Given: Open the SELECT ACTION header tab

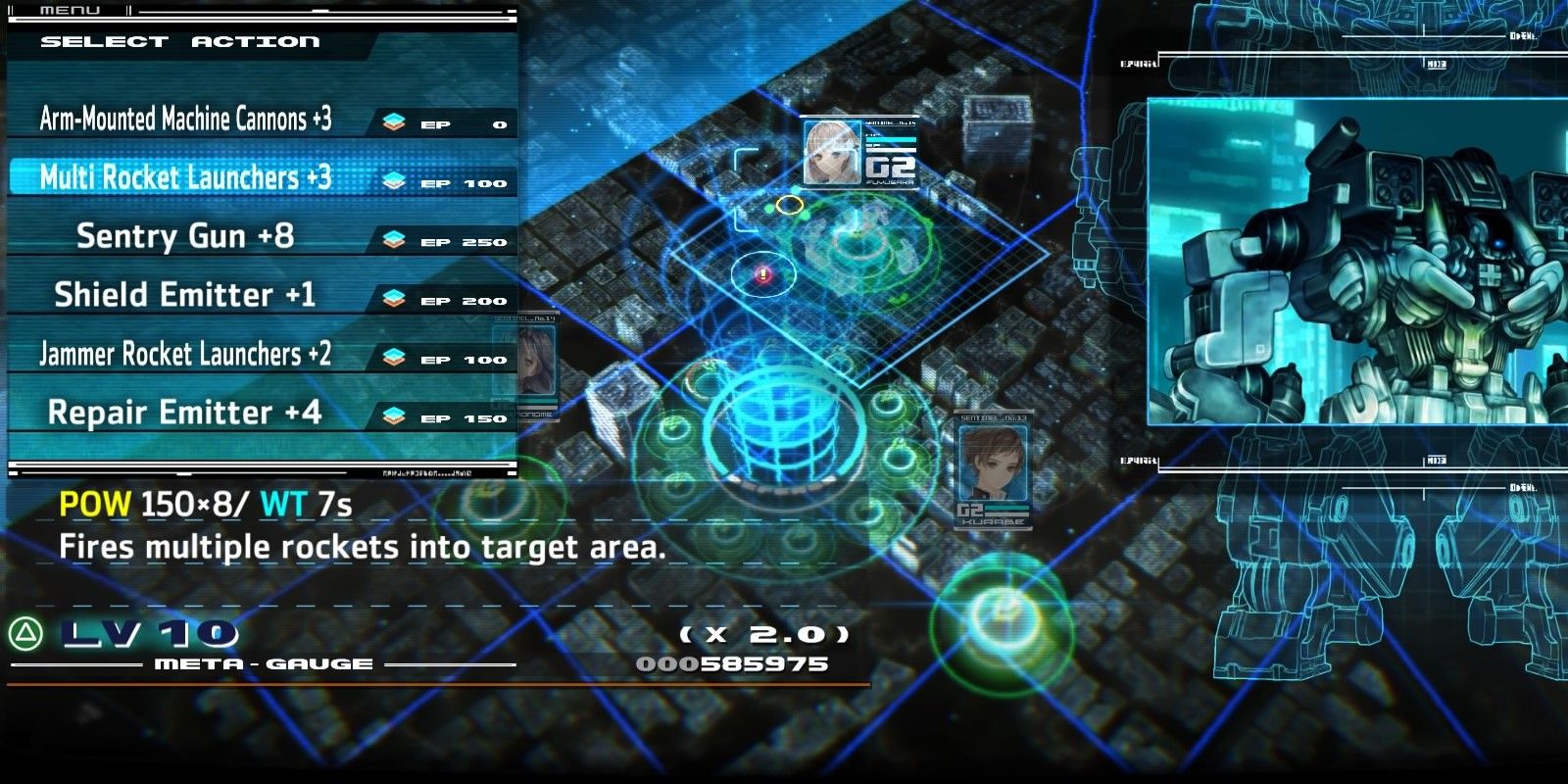Looking at the screenshot, I should click(176, 40).
